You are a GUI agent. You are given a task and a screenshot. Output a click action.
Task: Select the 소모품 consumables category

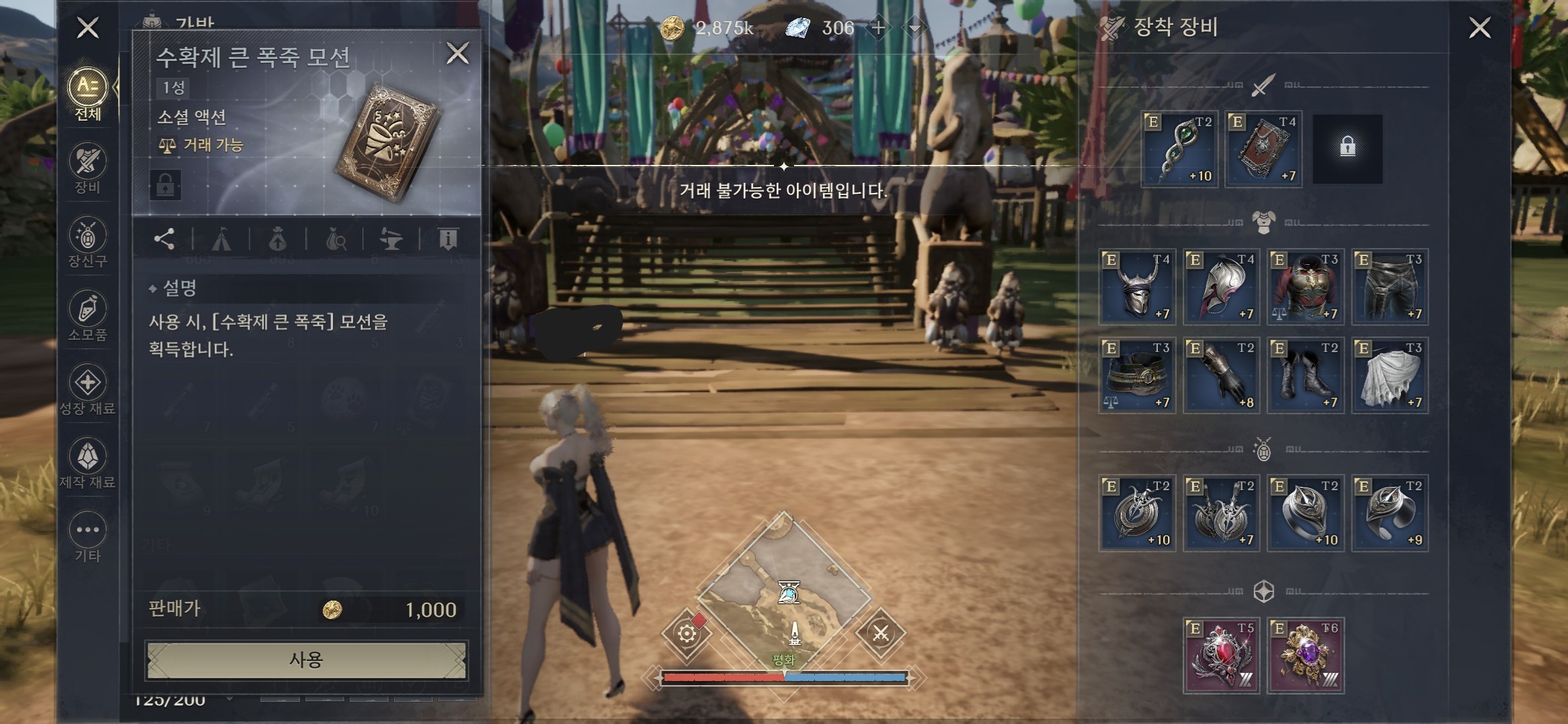(x=88, y=316)
